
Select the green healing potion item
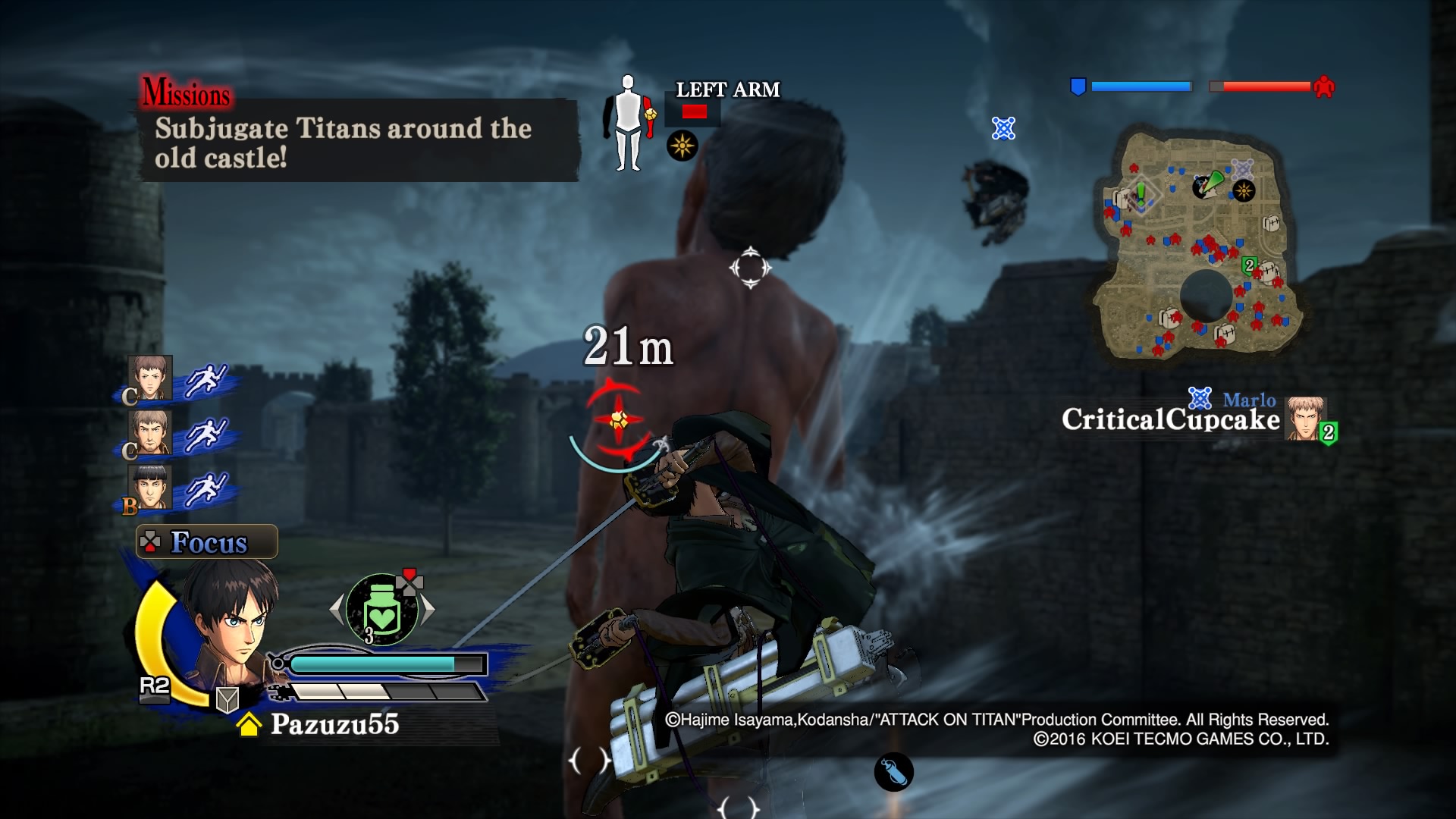pos(382,609)
